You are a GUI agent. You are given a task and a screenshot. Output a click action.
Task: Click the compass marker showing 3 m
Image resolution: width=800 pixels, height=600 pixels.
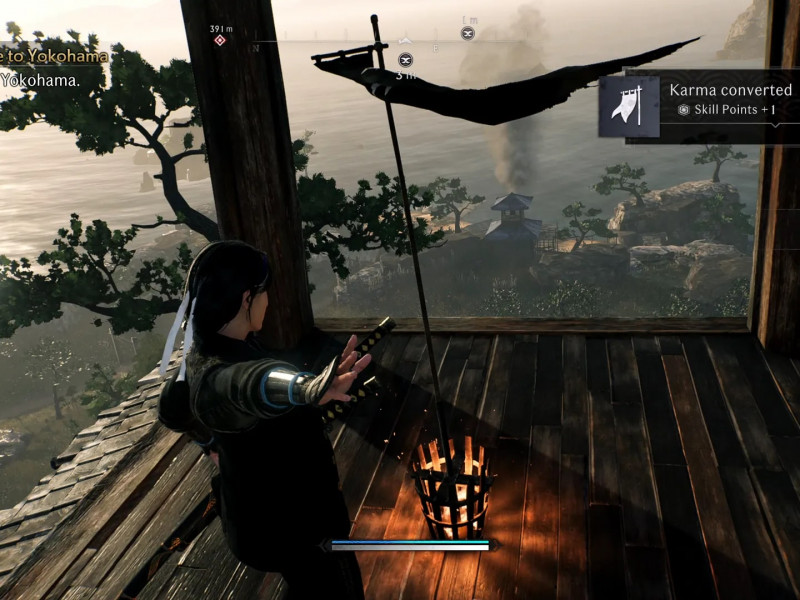click(x=405, y=60)
